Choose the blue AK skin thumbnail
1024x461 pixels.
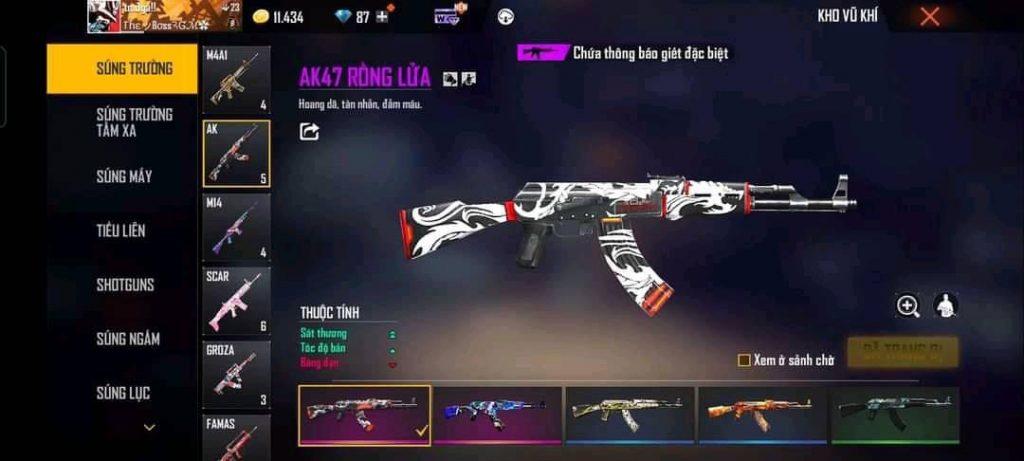[497, 413]
